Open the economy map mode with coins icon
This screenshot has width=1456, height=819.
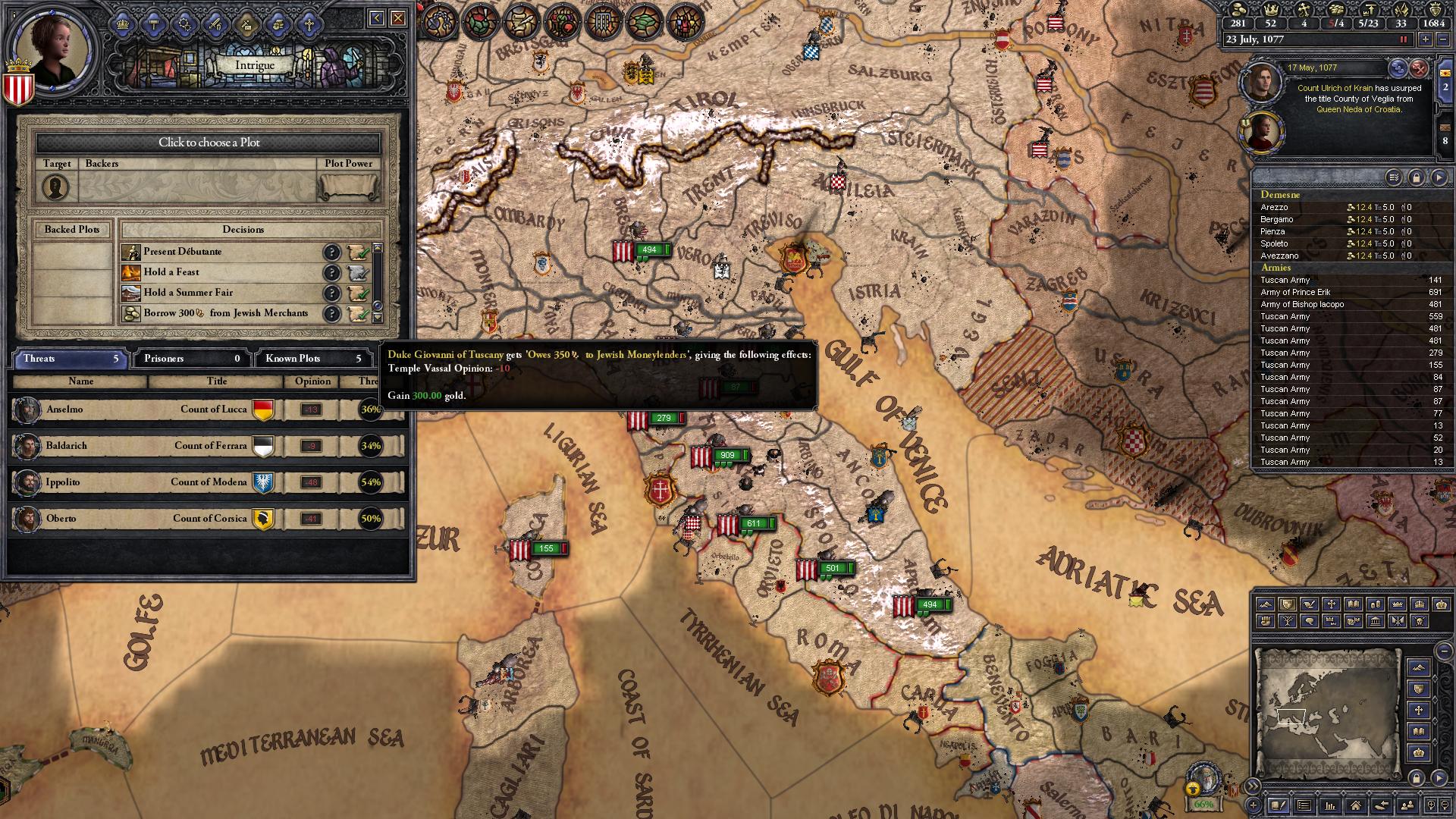pos(1377,604)
